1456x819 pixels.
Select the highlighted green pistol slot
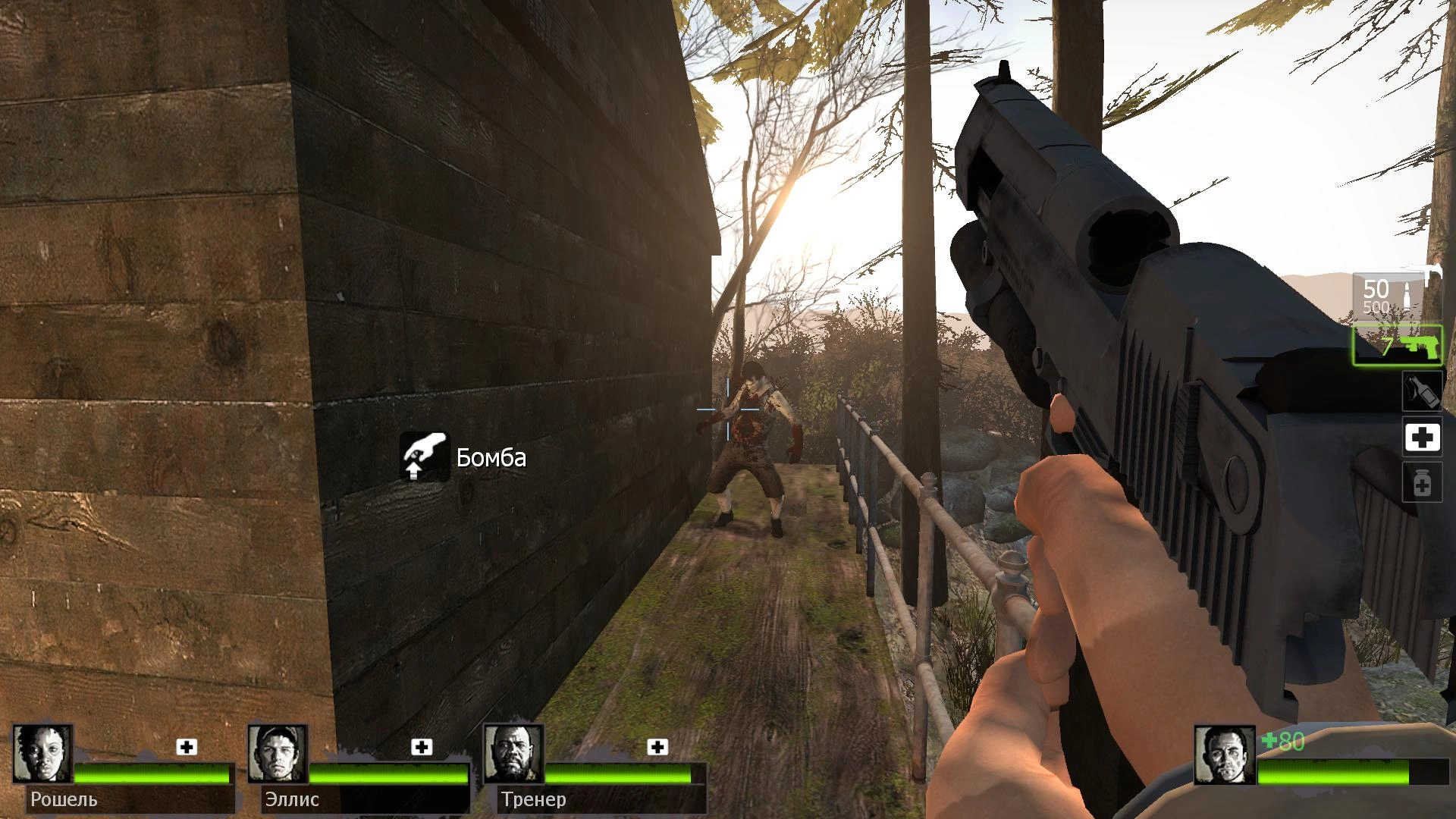pos(1398,346)
